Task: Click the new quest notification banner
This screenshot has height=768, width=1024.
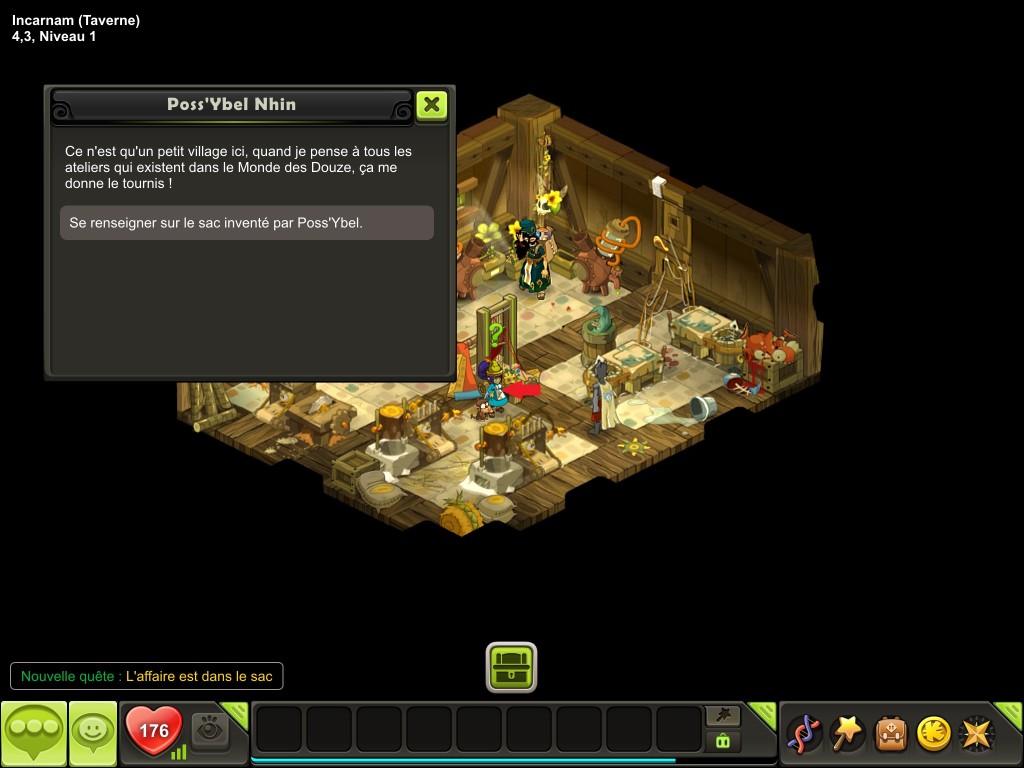Action: coord(147,676)
